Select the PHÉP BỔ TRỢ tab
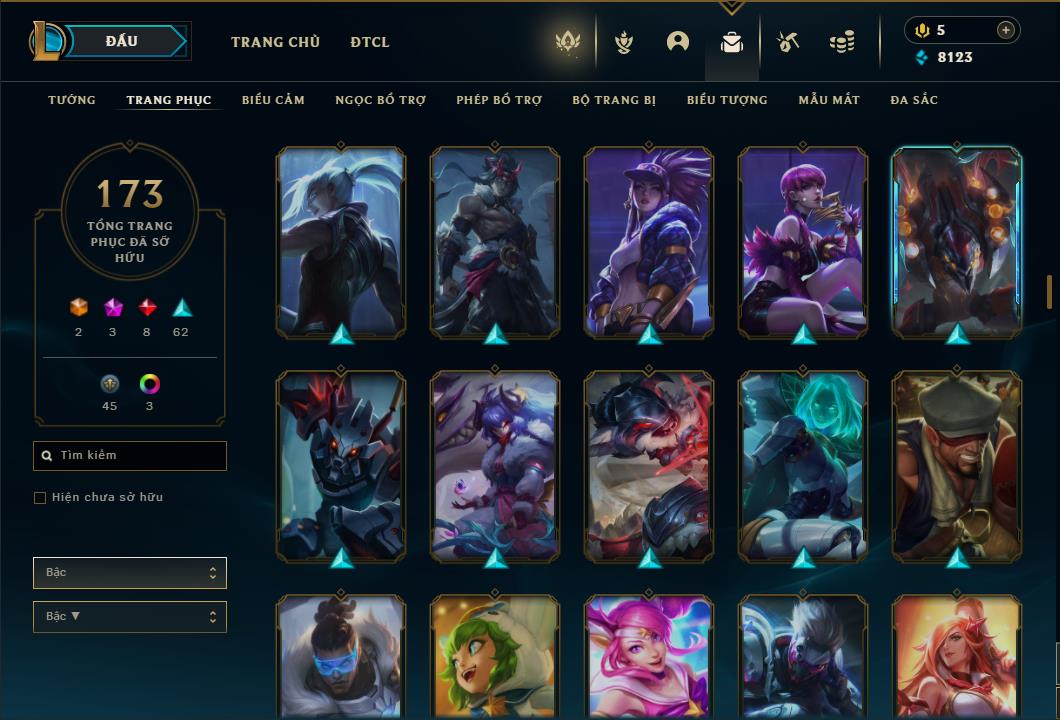 499,100
